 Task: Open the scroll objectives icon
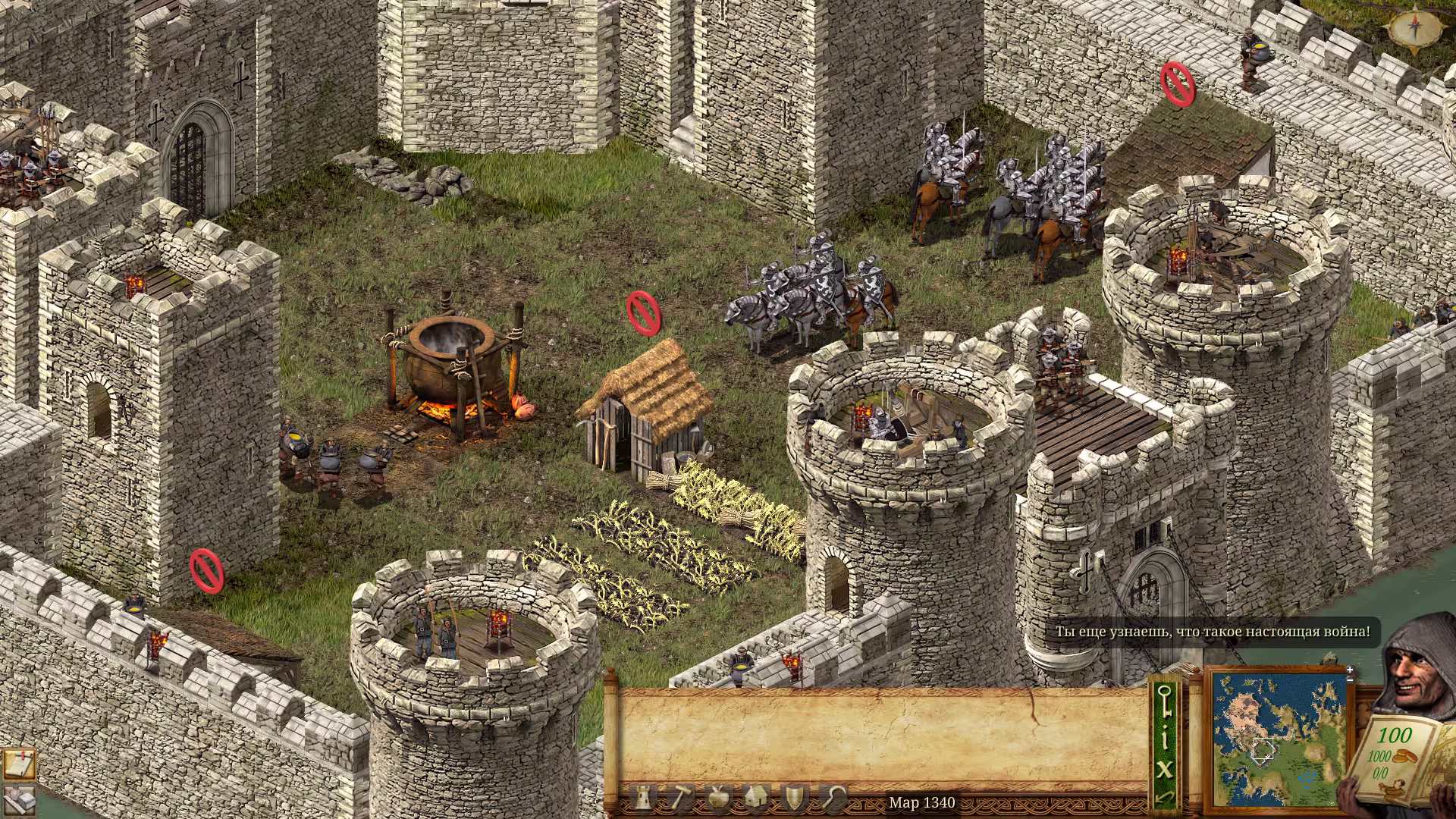pos(18,764)
